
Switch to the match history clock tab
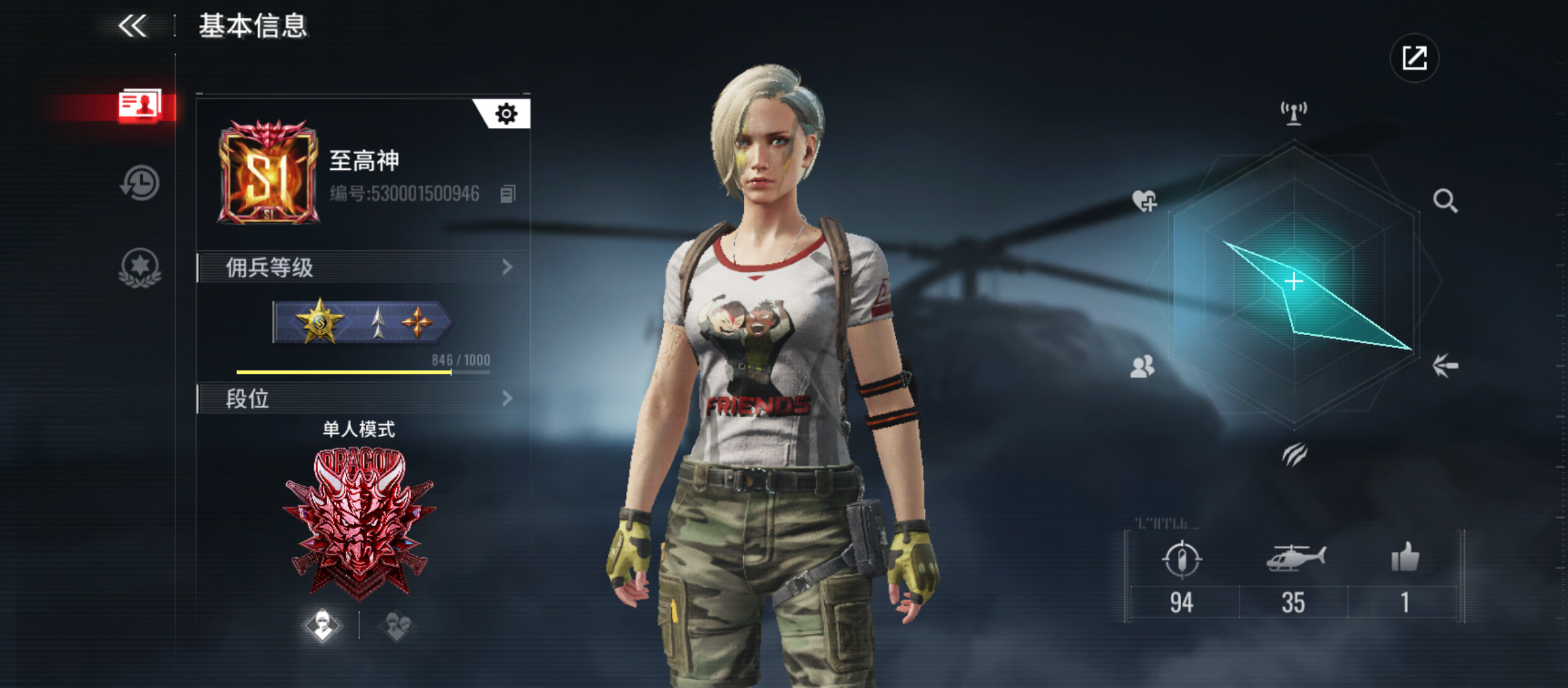[140, 183]
